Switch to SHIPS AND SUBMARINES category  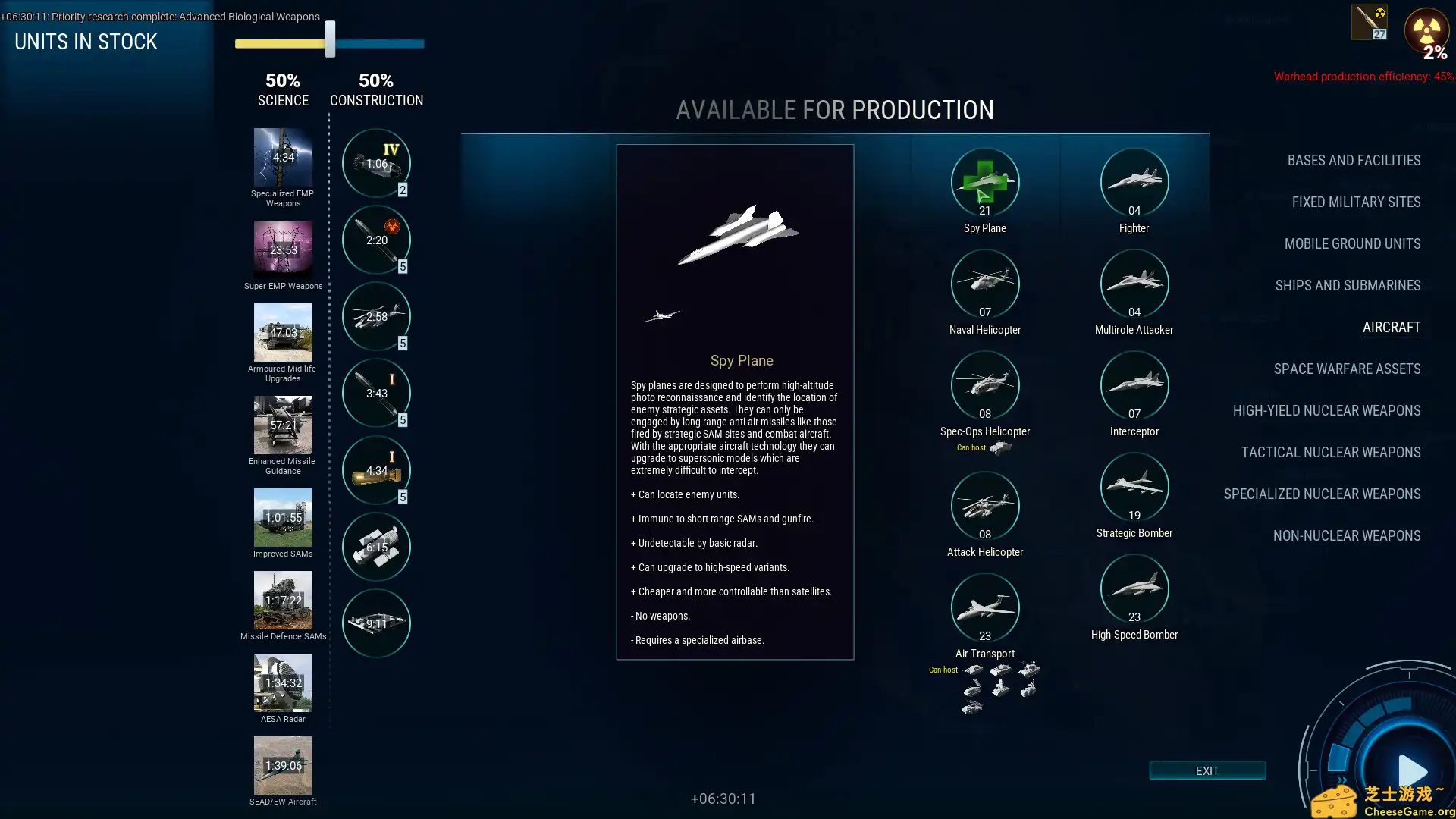(1348, 285)
